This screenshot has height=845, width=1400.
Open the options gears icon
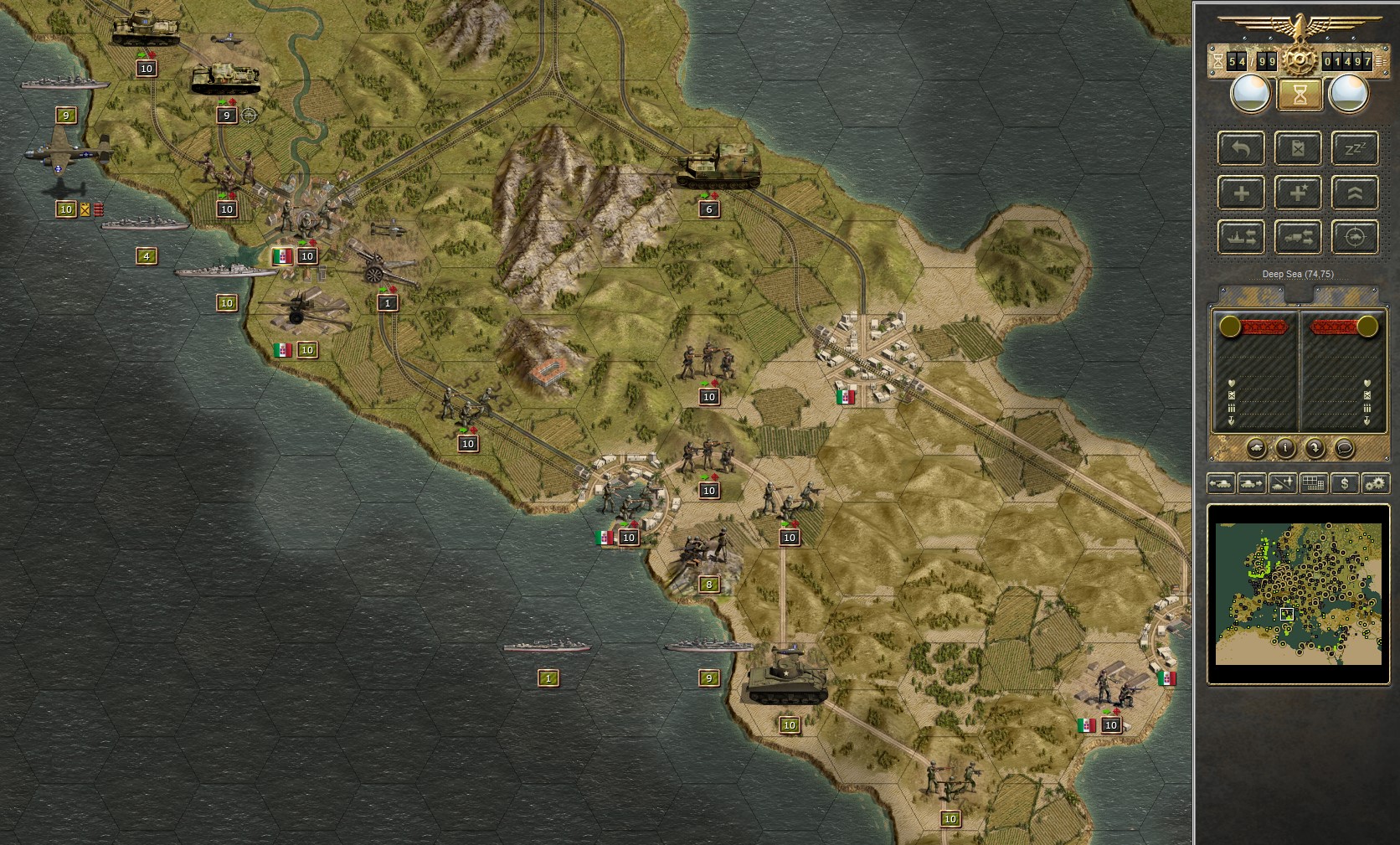tap(1376, 484)
